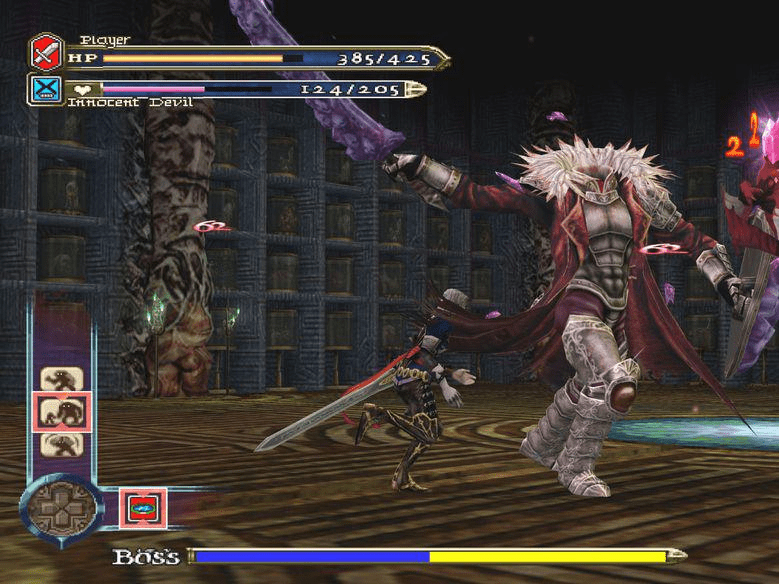Select the blue Innocent Devil icon

point(46,89)
